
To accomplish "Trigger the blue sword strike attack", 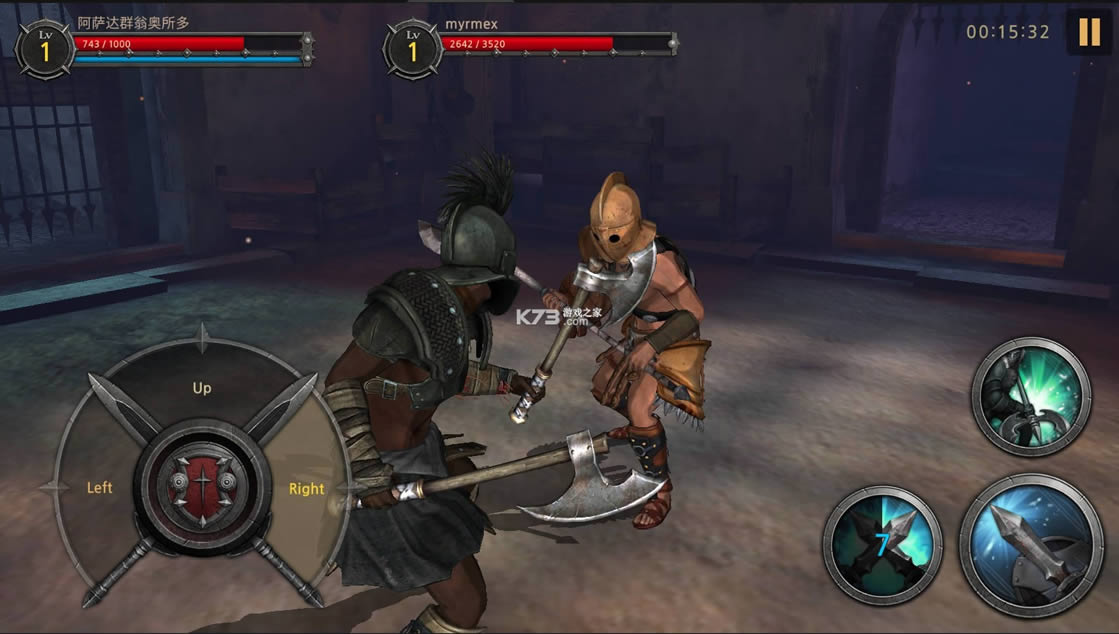I will pos(1031,545).
